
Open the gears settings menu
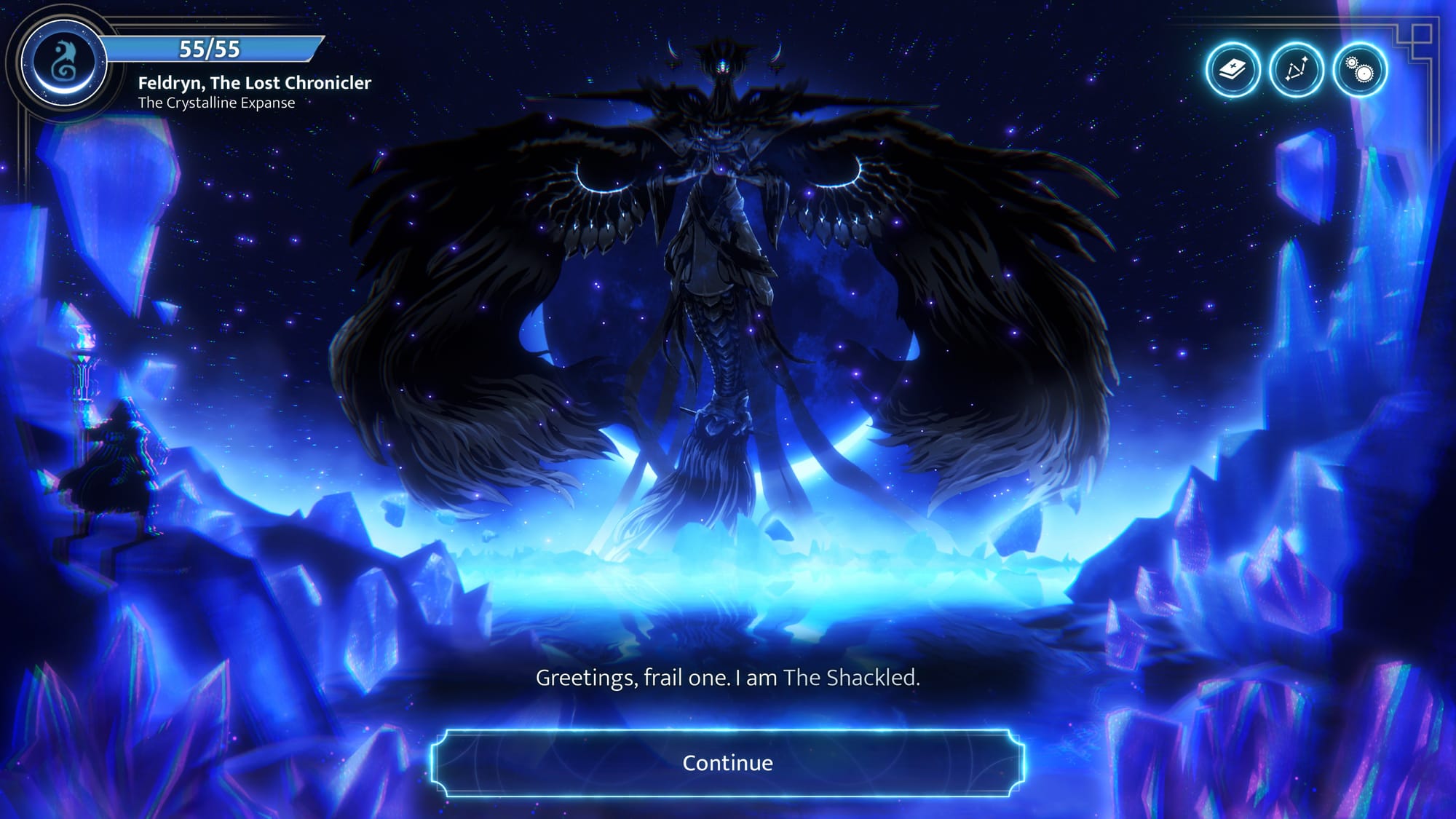click(x=1359, y=70)
